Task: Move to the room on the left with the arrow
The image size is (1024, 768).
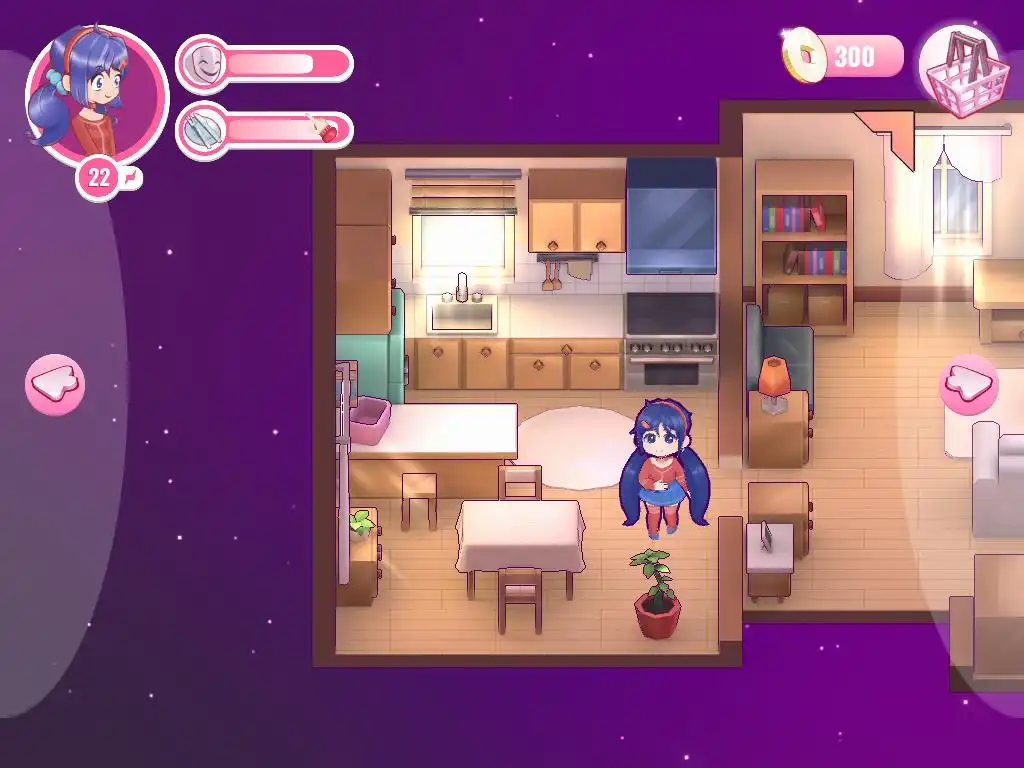Action: tap(55, 384)
